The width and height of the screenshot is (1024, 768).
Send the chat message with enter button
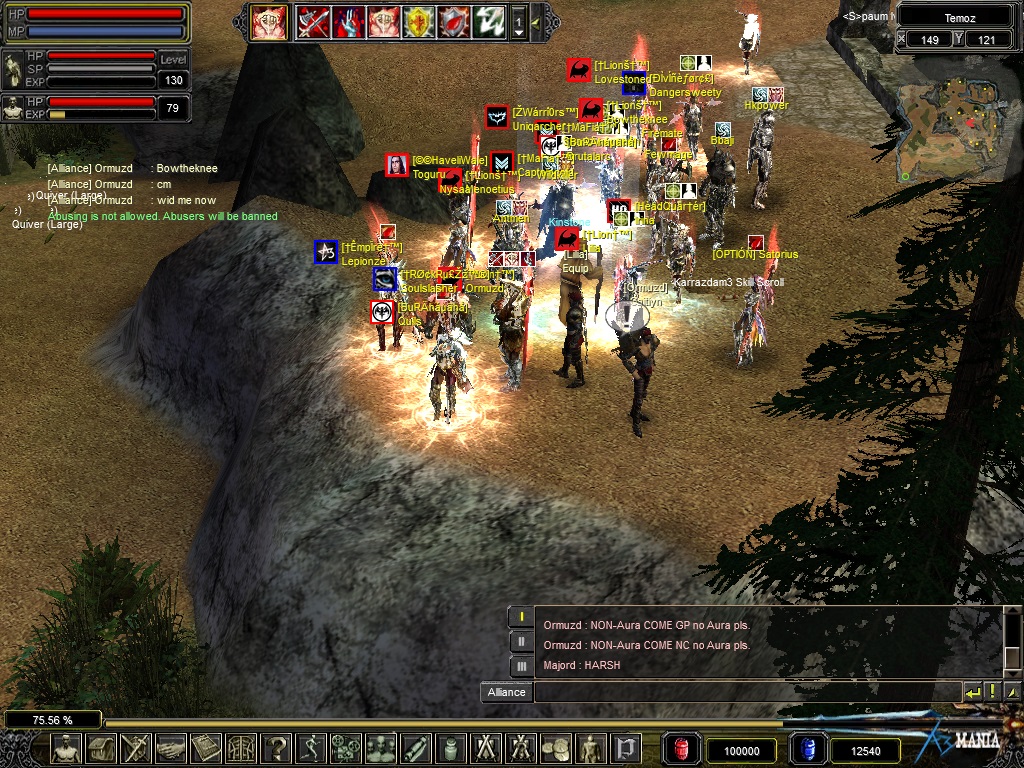pos(973,692)
